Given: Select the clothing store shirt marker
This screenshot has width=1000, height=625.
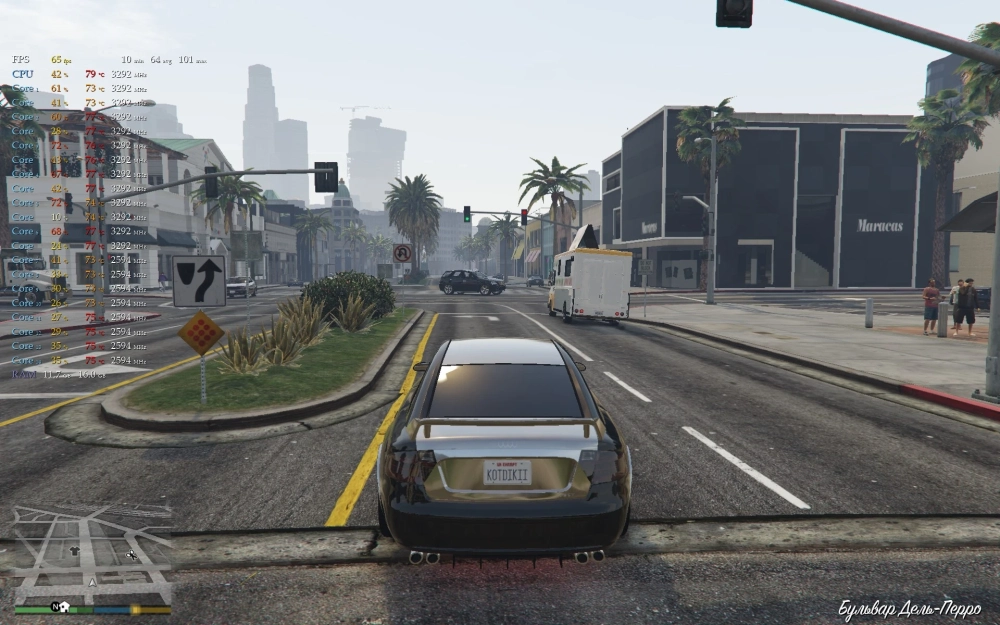Looking at the screenshot, I should pos(75,550).
